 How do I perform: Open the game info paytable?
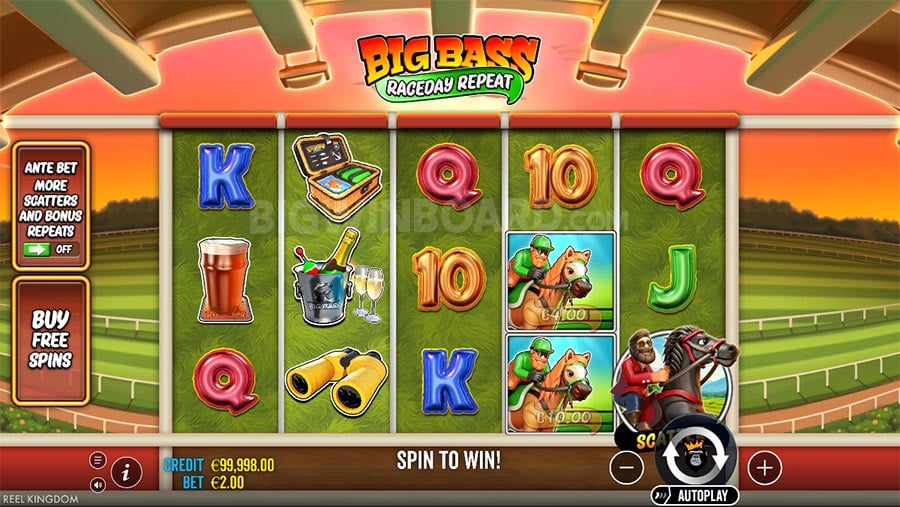[125, 472]
